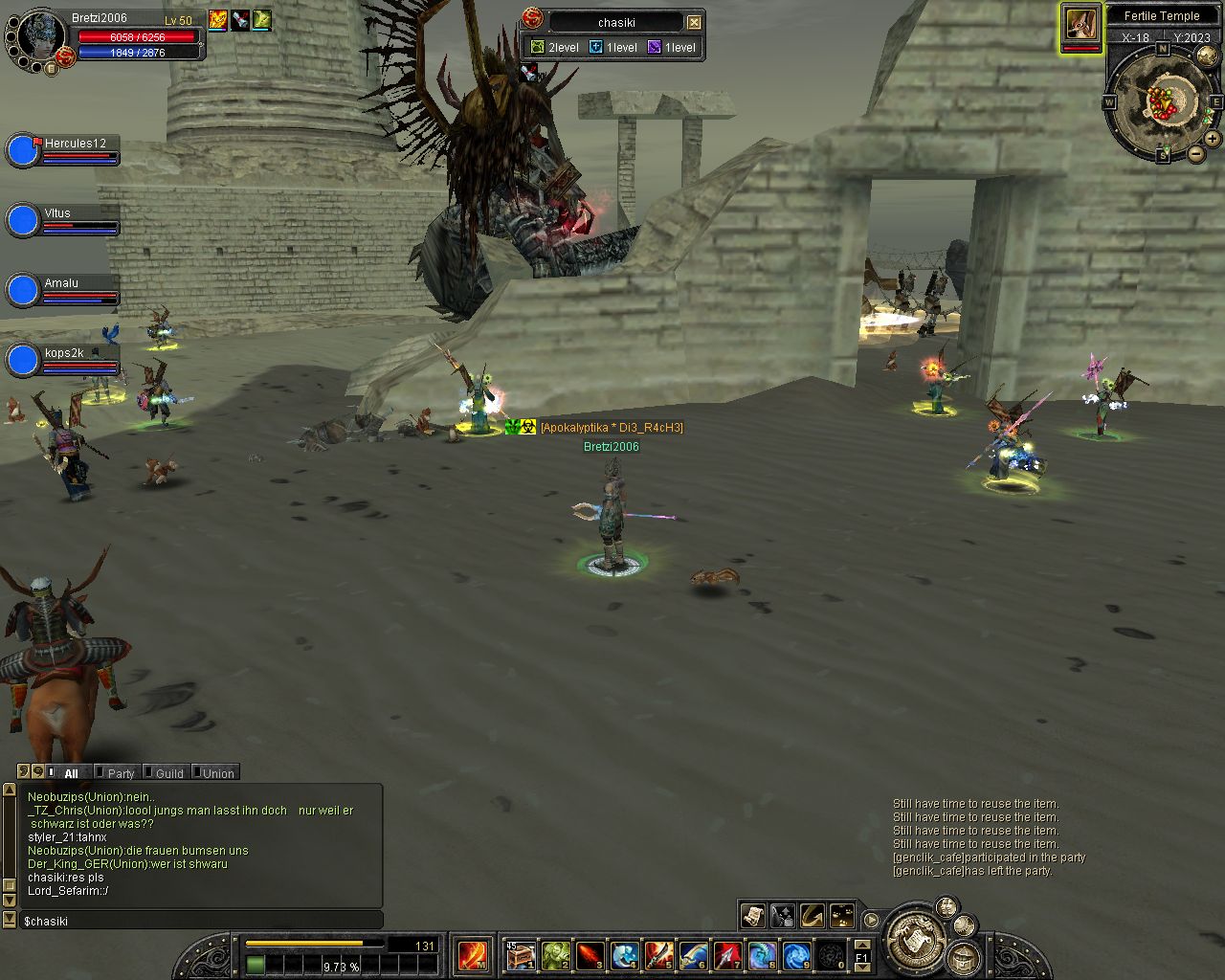Image resolution: width=1225 pixels, height=980 pixels.
Task: Use the treasure chest item in slot 1
Action: click(x=520, y=955)
